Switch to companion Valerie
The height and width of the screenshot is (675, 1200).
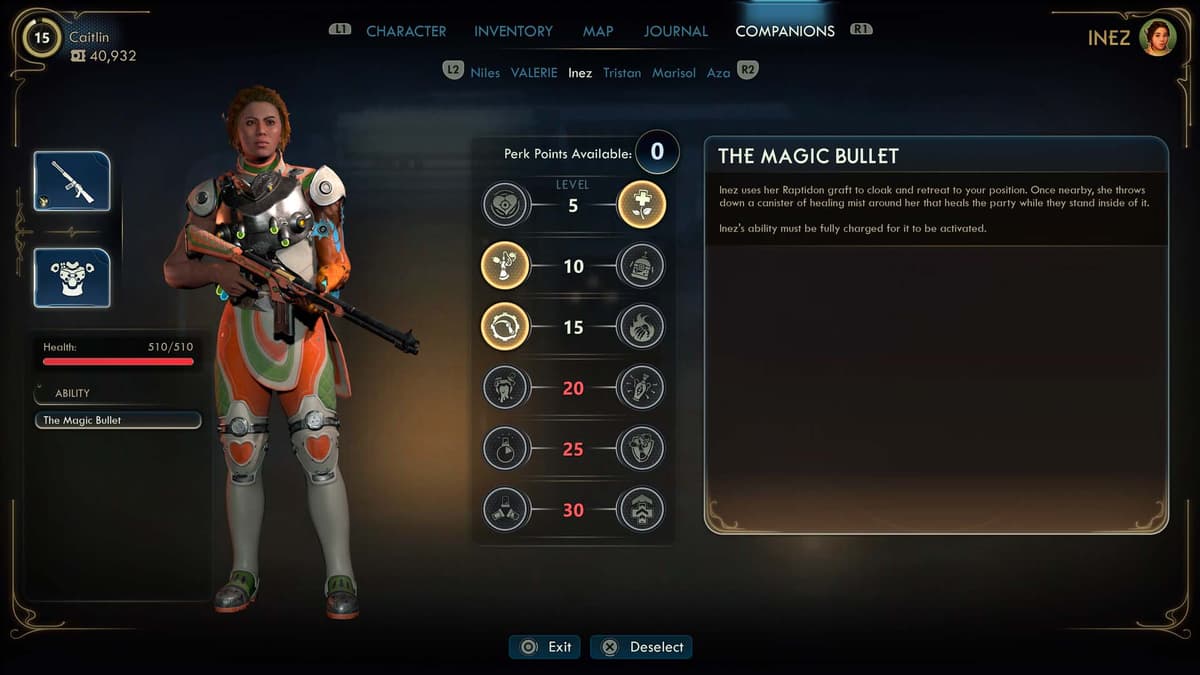pos(534,73)
